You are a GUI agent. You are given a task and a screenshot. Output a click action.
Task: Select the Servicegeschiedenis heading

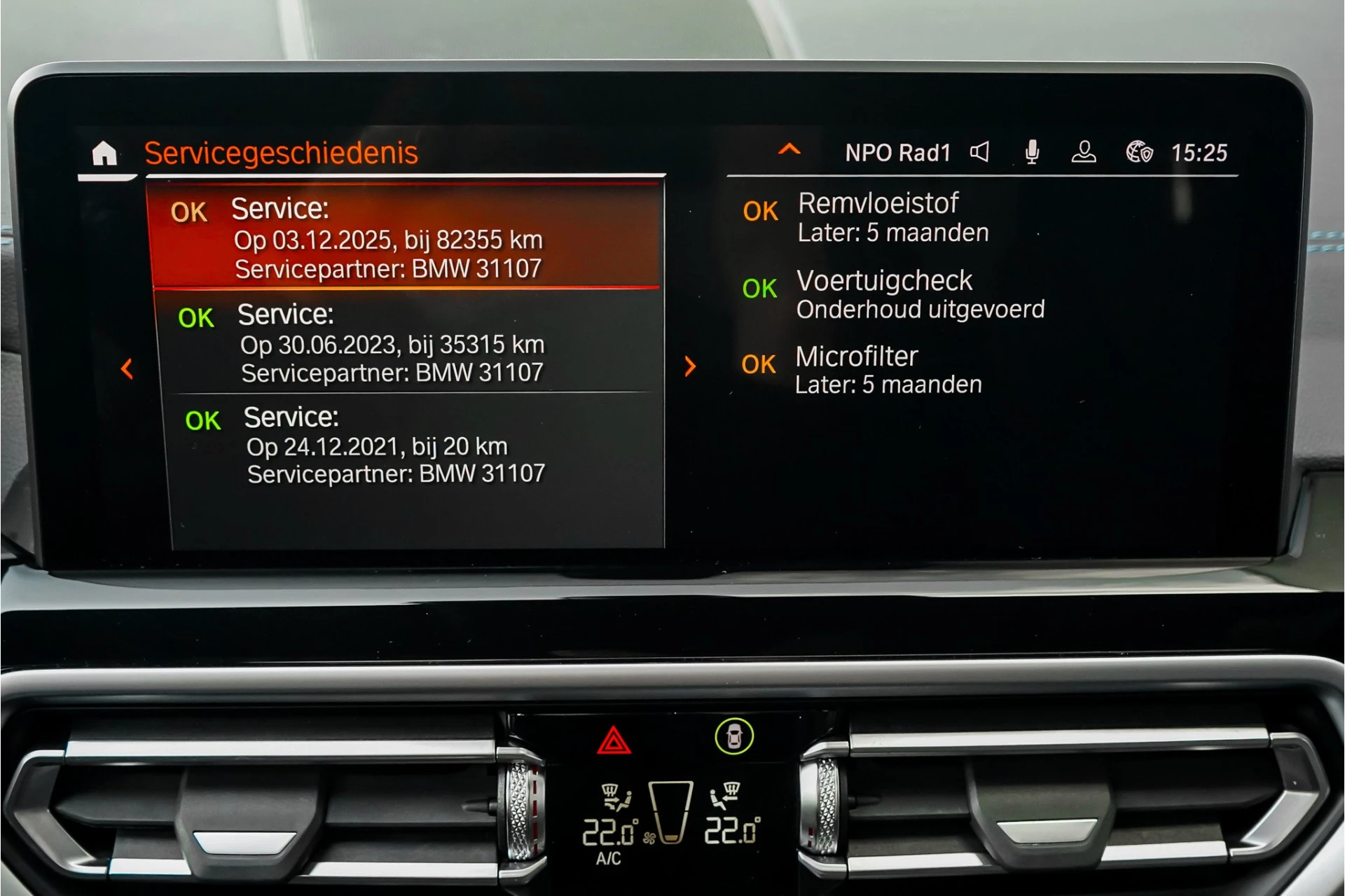tap(282, 151)
